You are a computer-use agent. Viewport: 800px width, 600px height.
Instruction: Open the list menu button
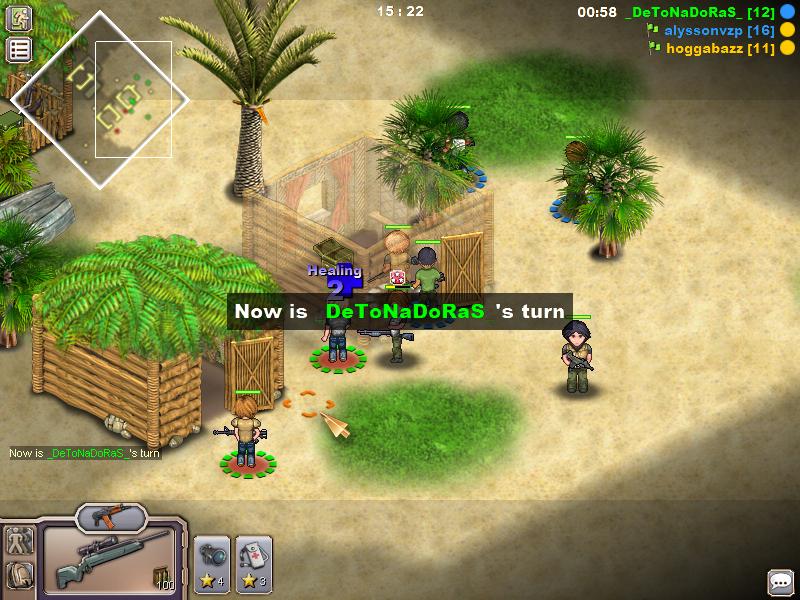click(19, 50)
